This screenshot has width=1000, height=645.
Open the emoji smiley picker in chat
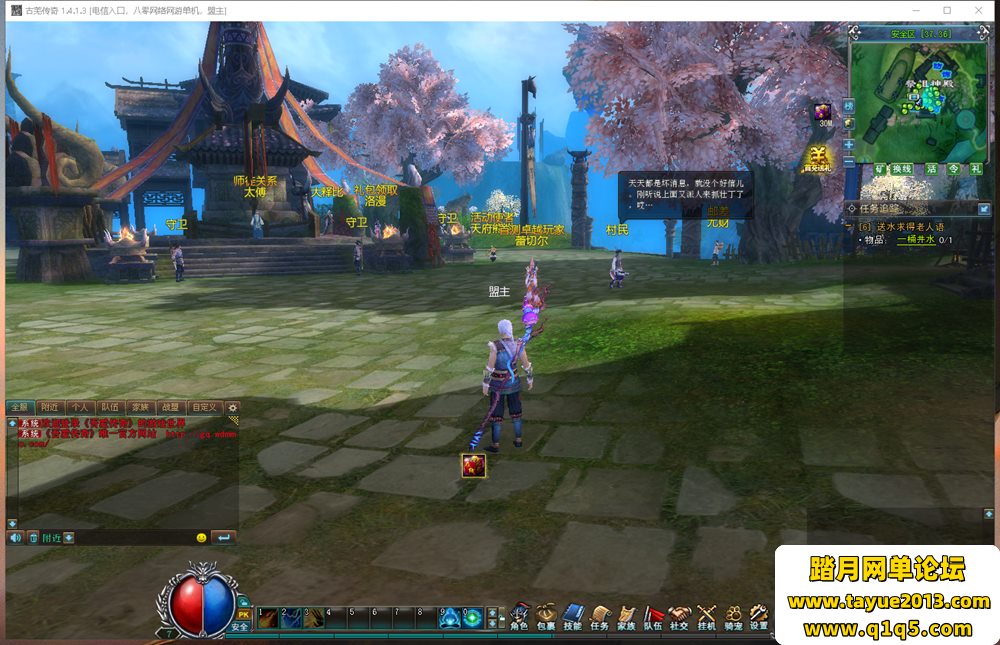[201, 538]
